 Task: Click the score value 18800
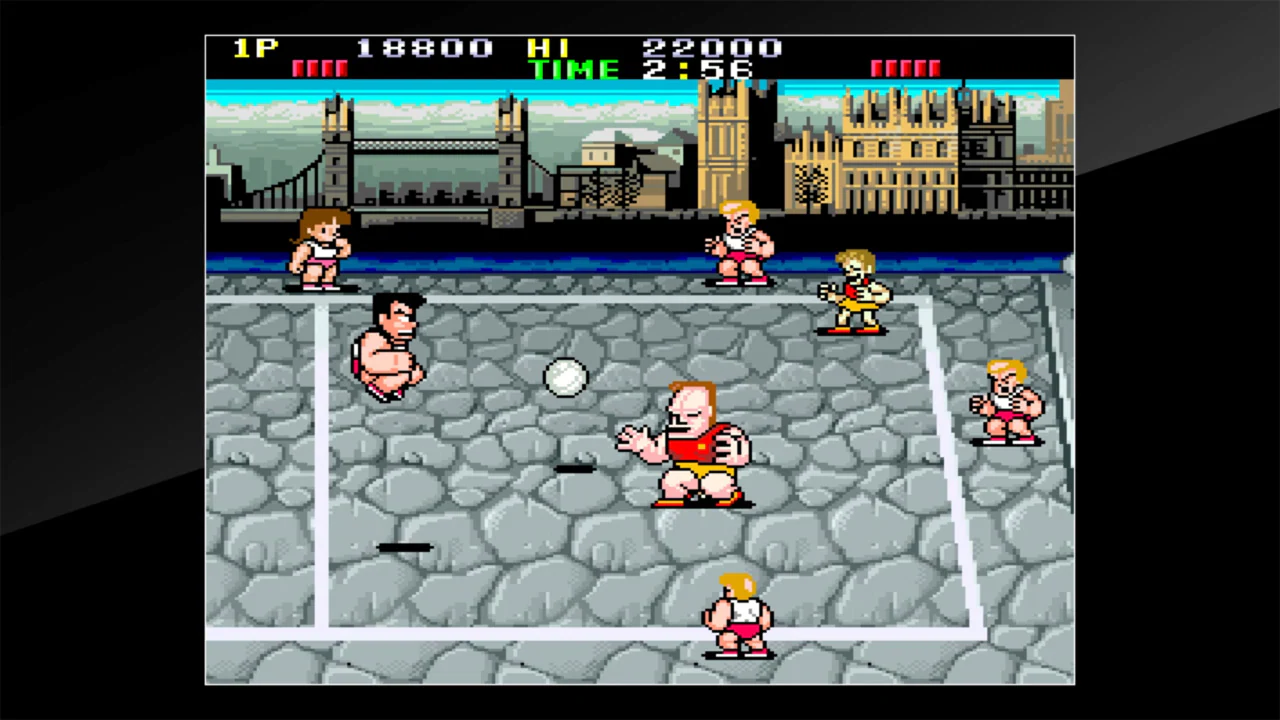click(x=424, y=48)
